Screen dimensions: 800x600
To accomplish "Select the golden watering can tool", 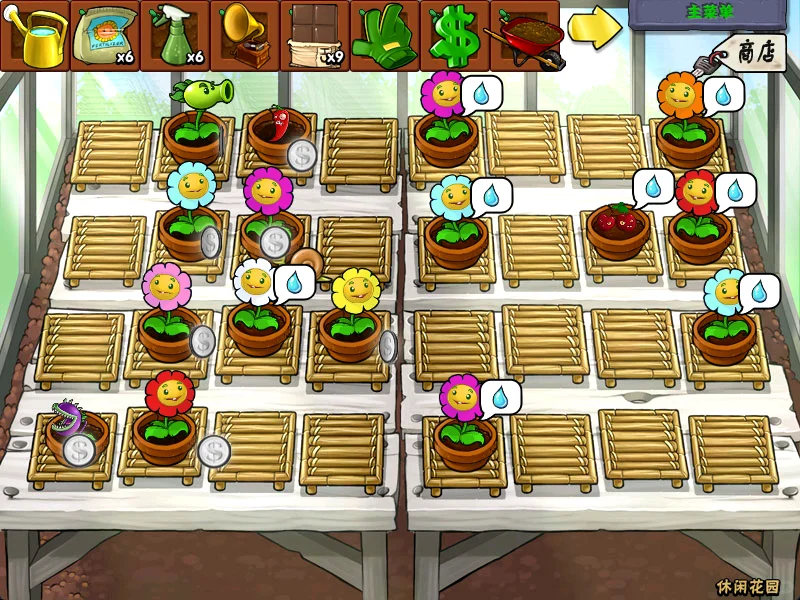I will (x=35, y=35).
